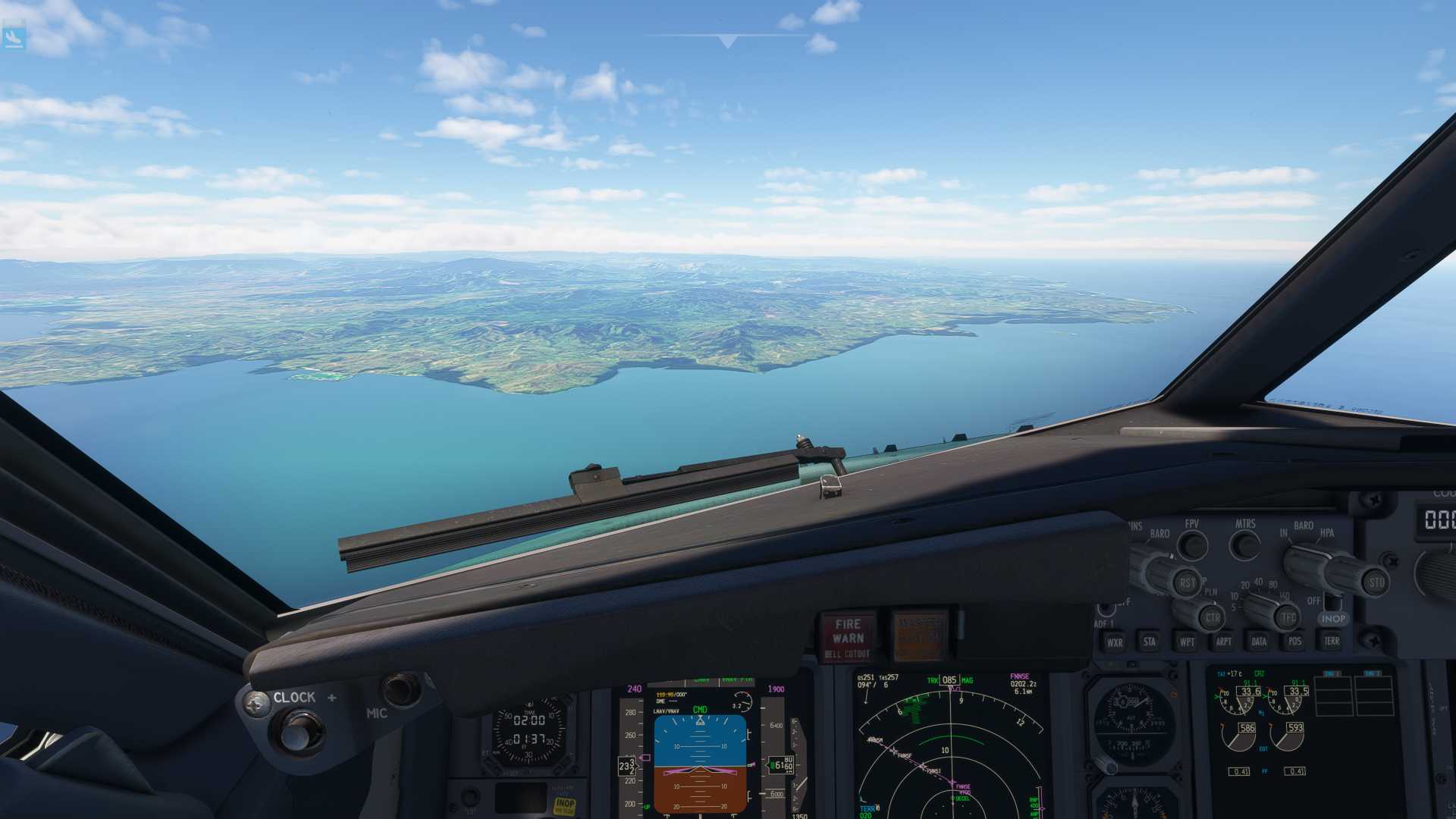Push the FIRE WARN bell cutout light

tap(847, 636)
